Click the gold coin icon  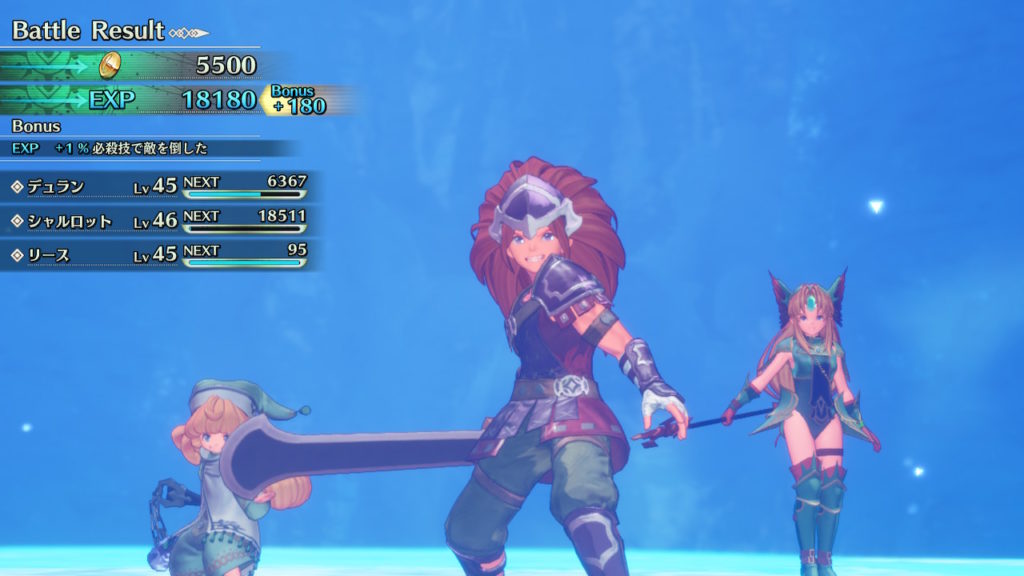(x=112, y=66)
